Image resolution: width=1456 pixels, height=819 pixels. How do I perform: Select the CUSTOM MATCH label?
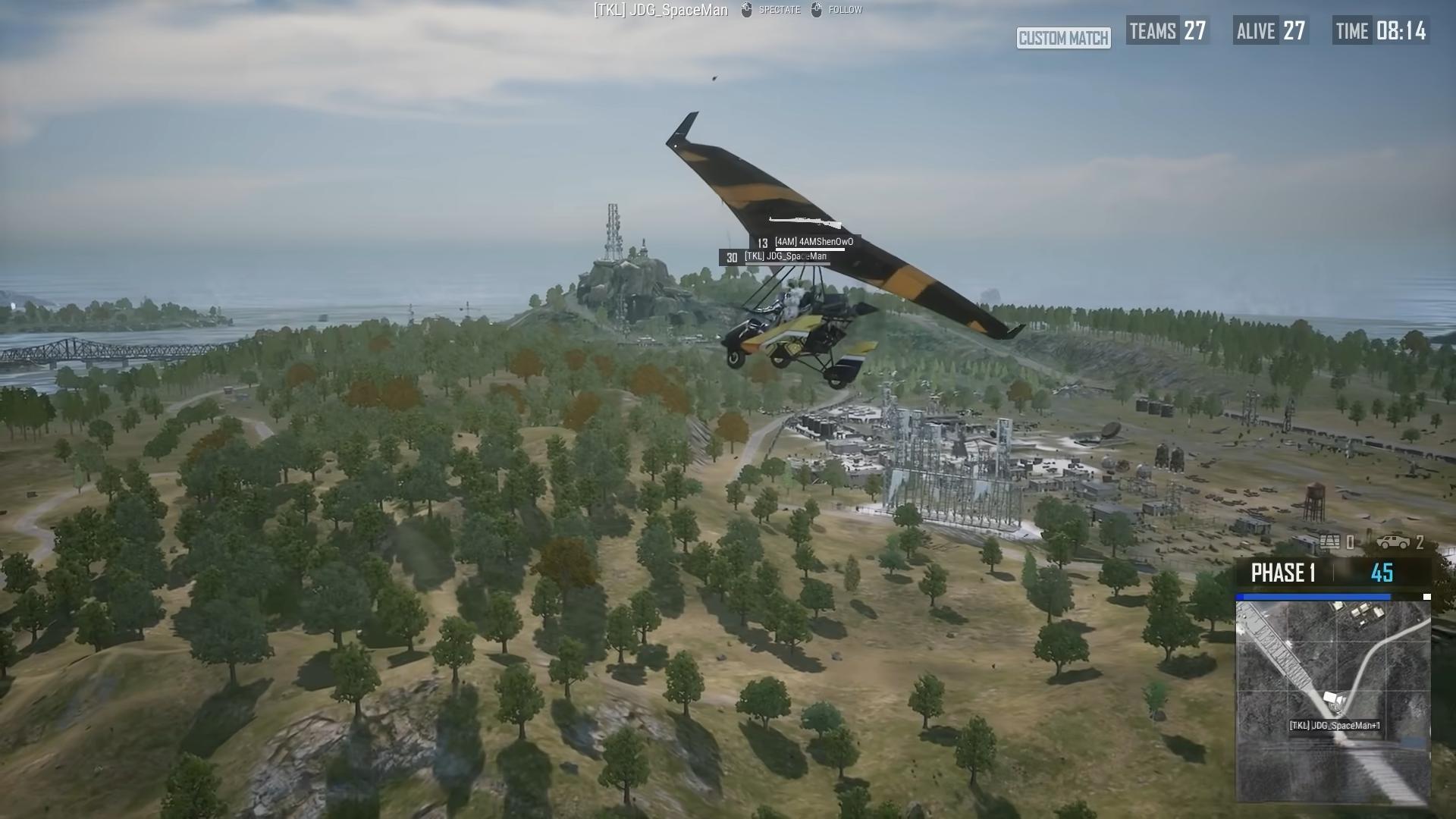[1064, 39]
